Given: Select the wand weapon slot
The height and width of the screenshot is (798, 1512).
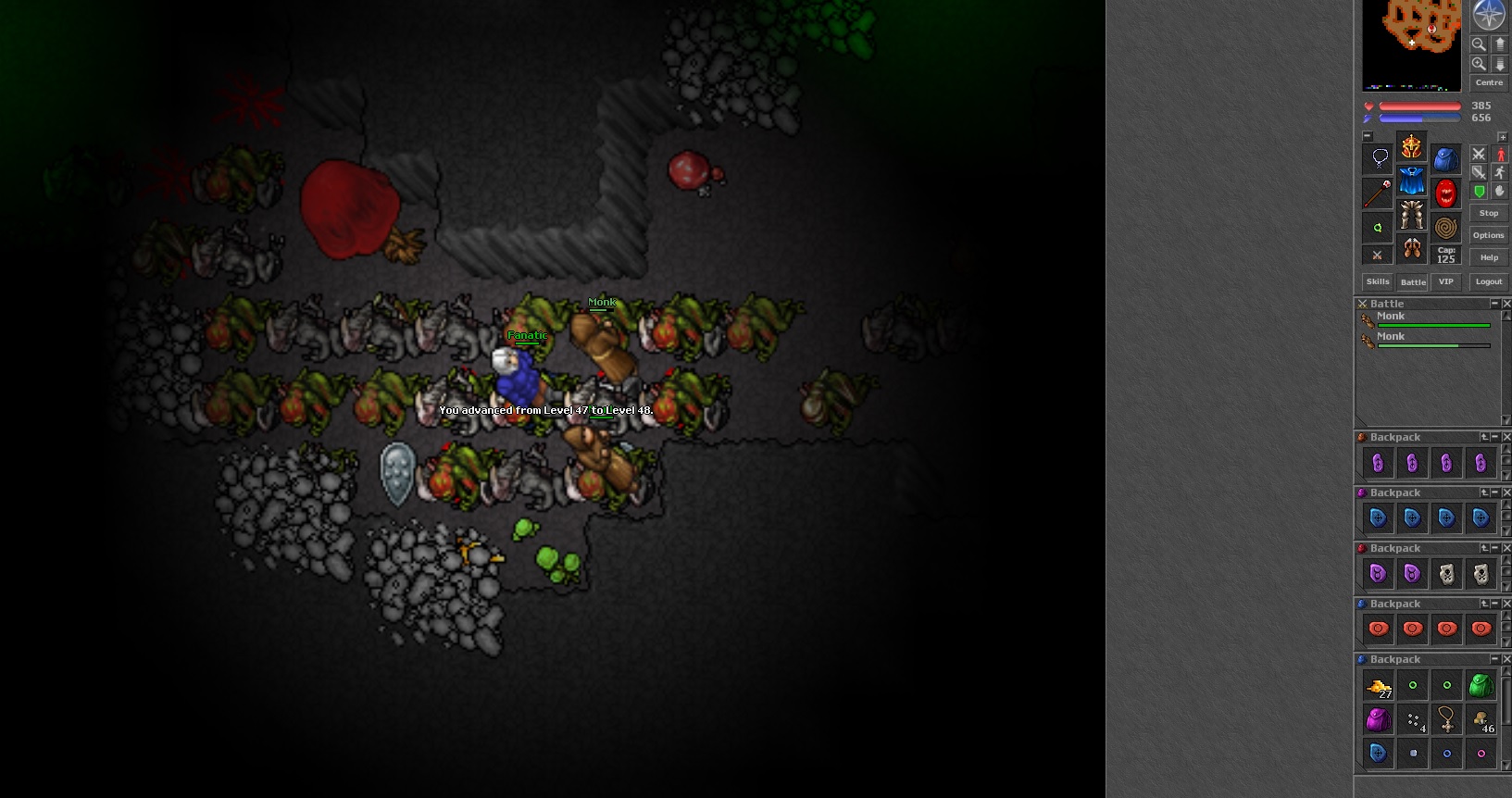Looking at the screenshot, I should (x=1378, y=193).
